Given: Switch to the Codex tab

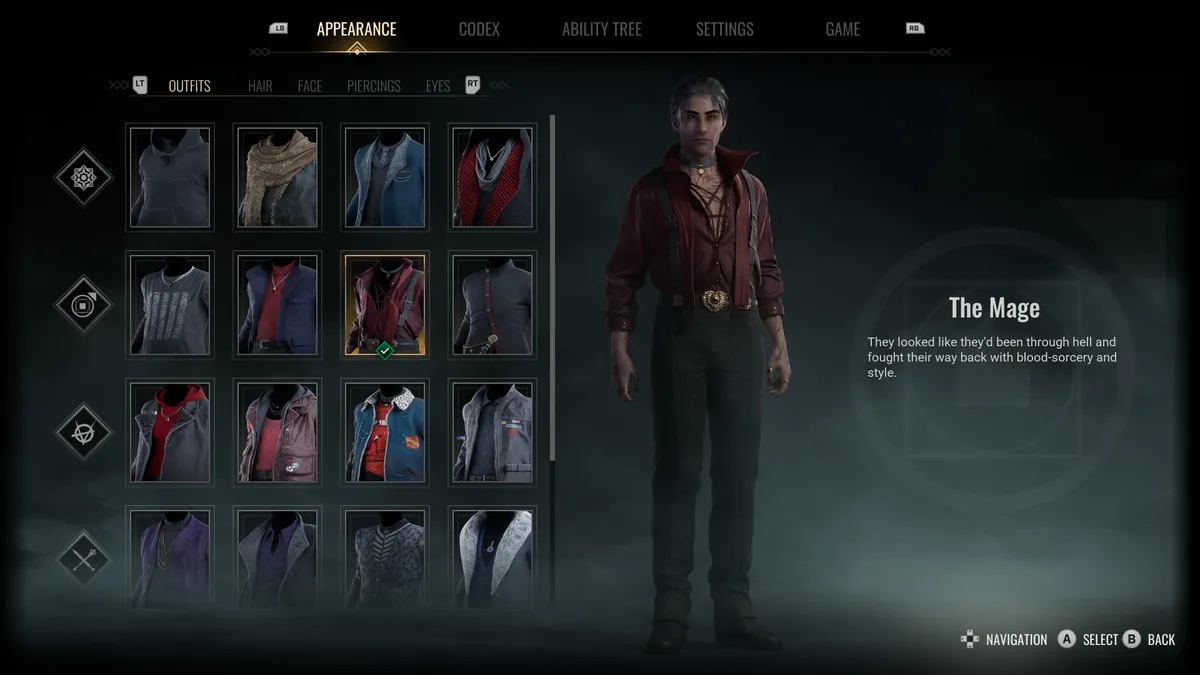Looking at the screenshot, I should click(x=479, y=29).
